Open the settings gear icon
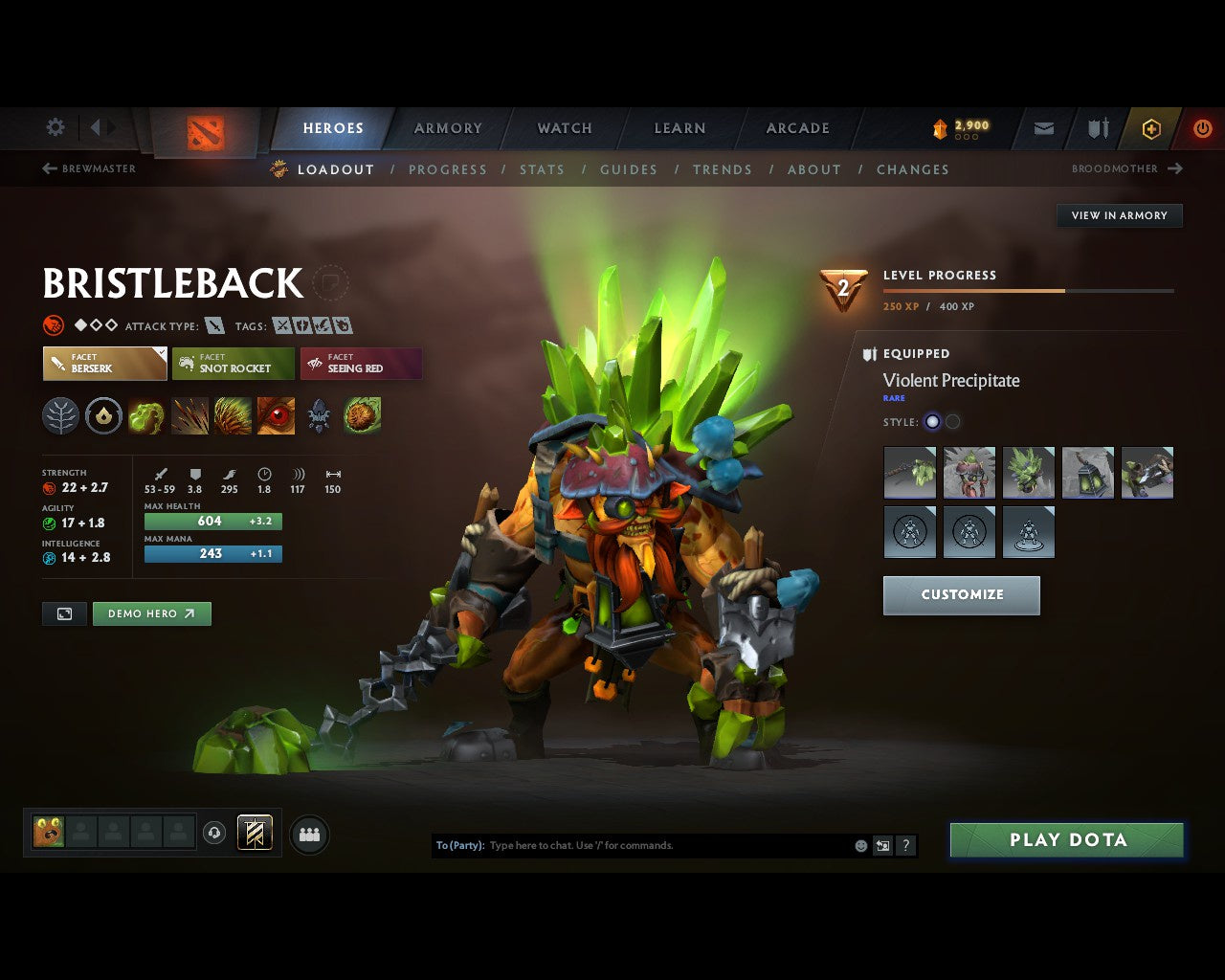Image resolution: width=1225 pixels, height=980 pixels. [56, 127]
